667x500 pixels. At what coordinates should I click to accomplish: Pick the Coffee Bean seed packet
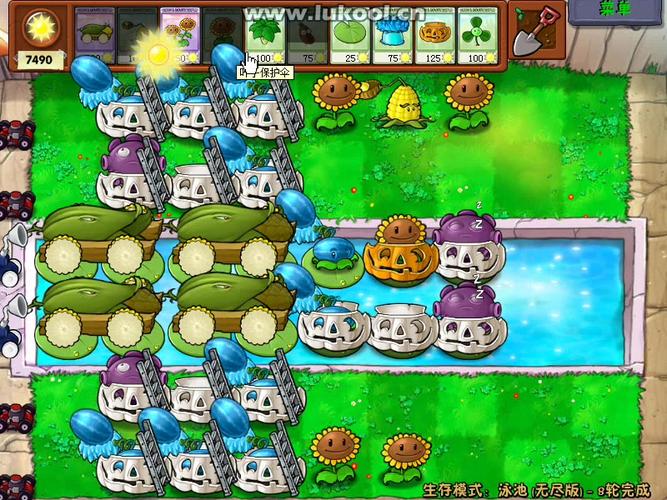307,35
